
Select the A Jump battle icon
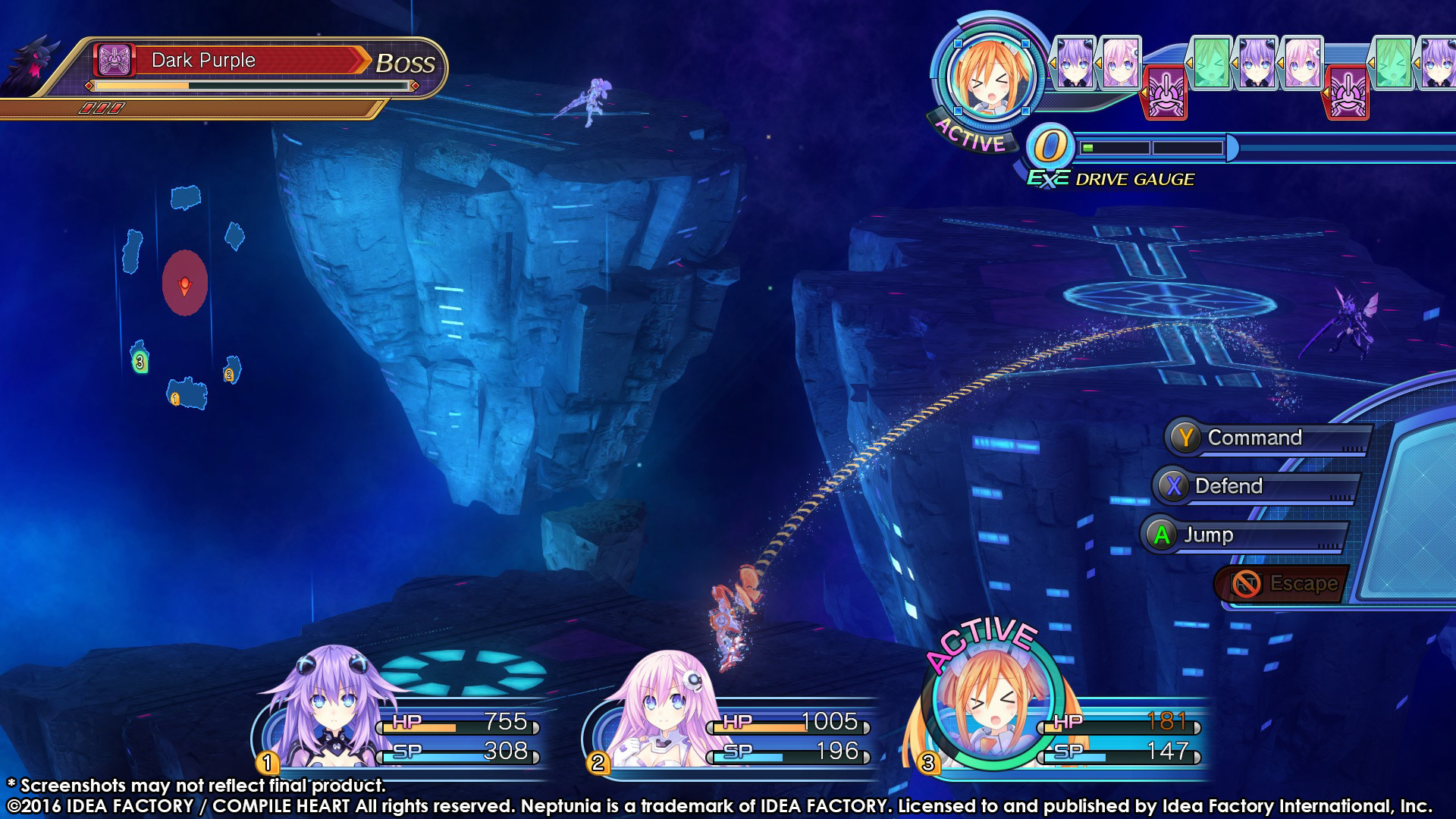1160,535
